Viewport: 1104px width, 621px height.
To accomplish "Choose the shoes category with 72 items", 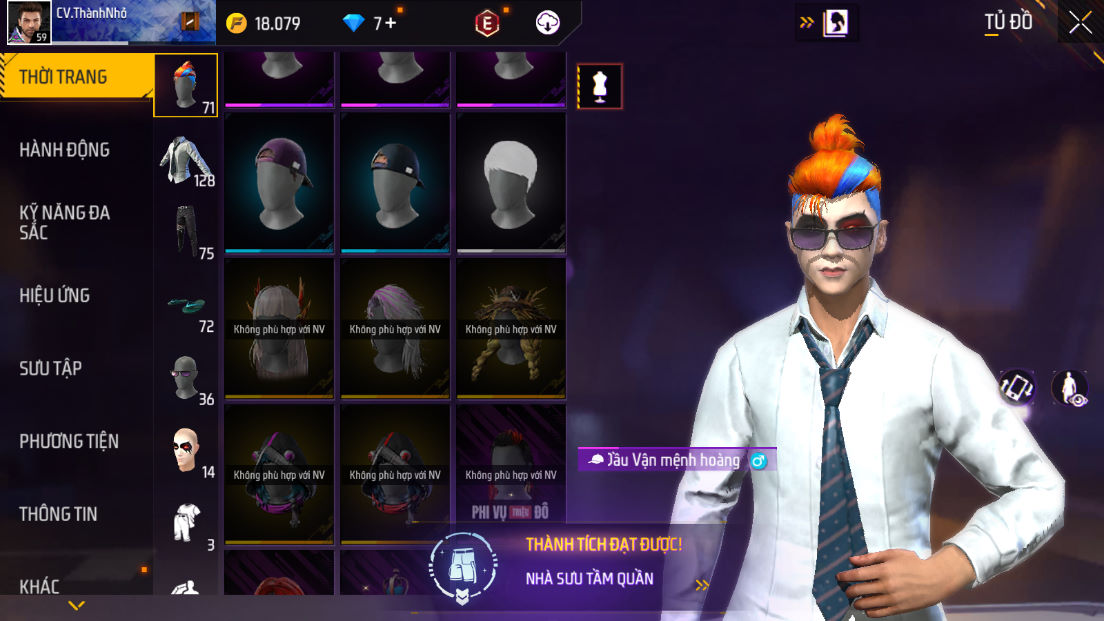I will [x=186, y=307].
